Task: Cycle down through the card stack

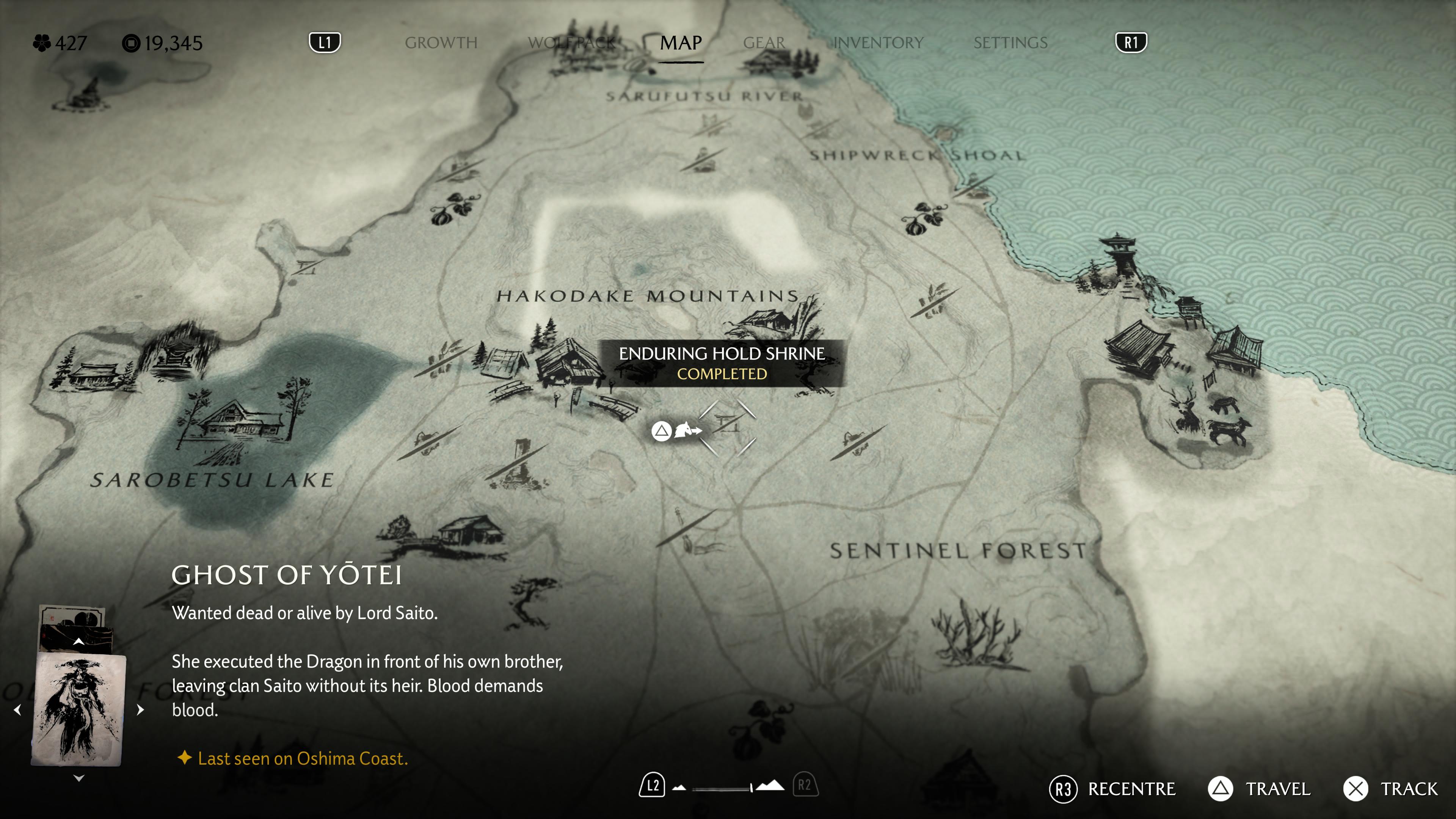Action: 78,778
